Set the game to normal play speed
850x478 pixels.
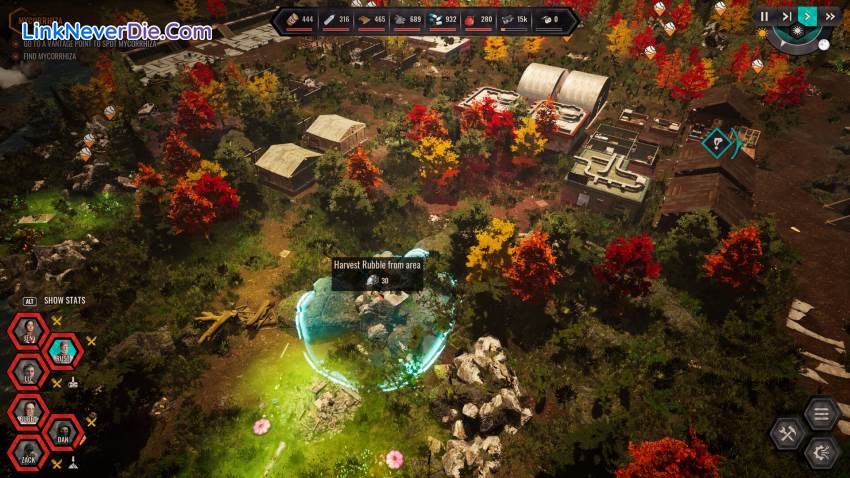point(808,16)
